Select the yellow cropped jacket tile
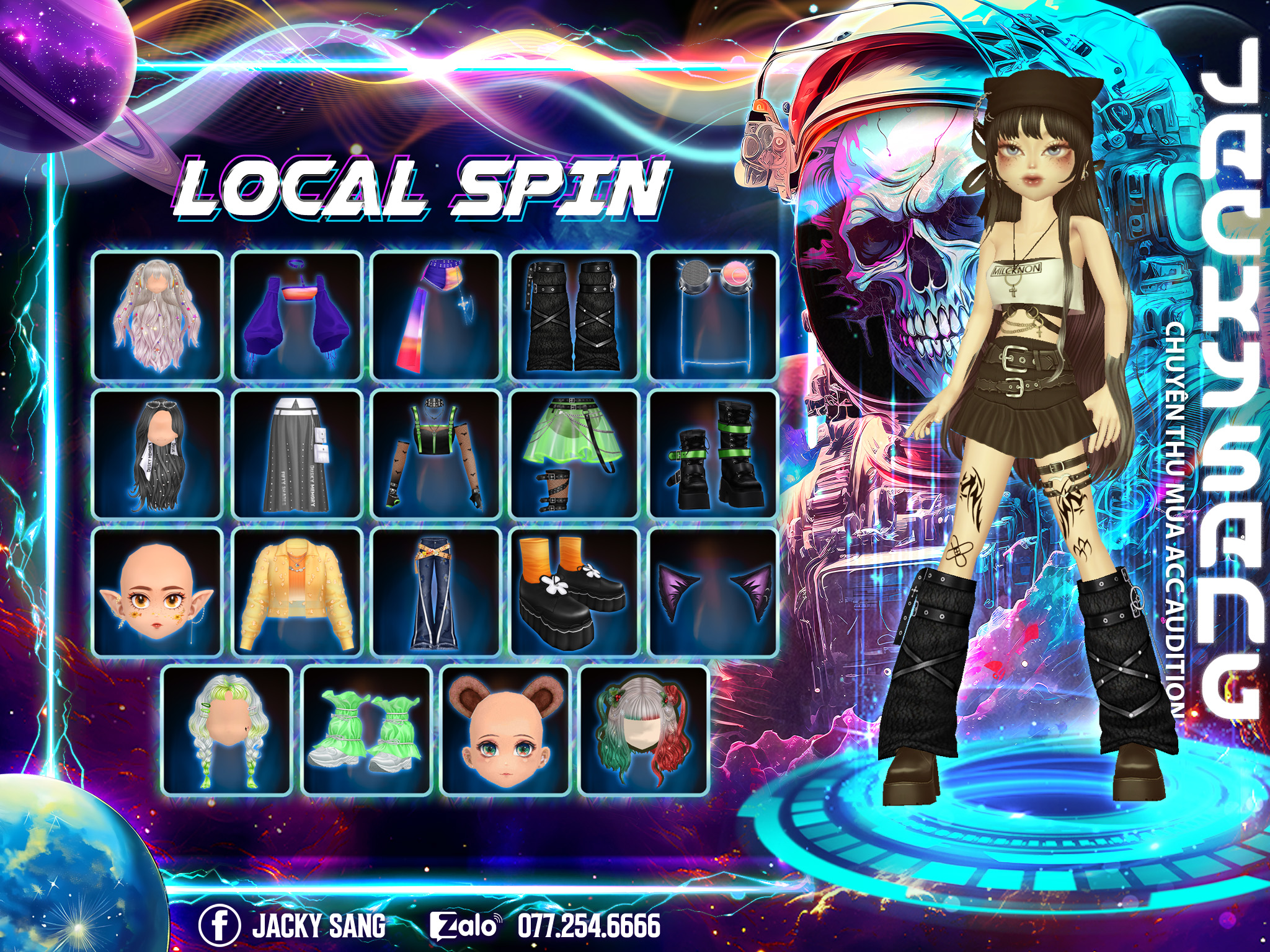This screenshot has width=1270, height=952. [297, 592]
